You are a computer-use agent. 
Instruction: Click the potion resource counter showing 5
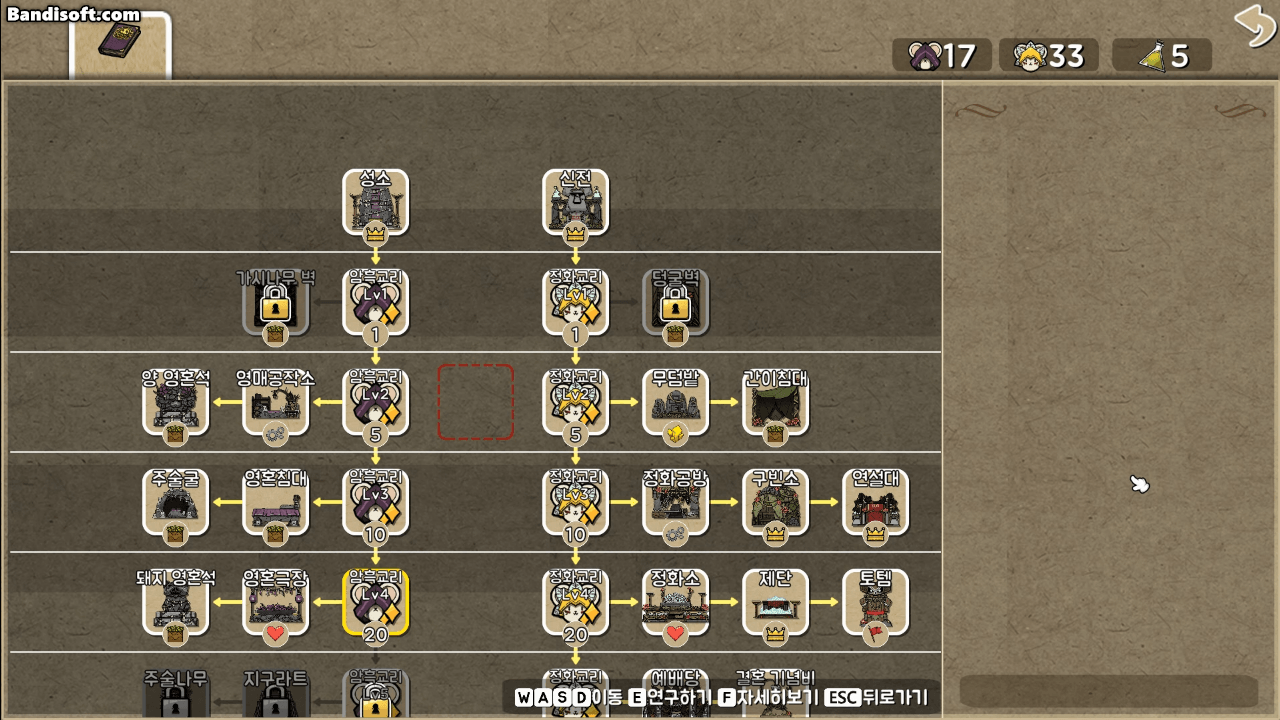pyautogui.click(x=1161, y=56)
